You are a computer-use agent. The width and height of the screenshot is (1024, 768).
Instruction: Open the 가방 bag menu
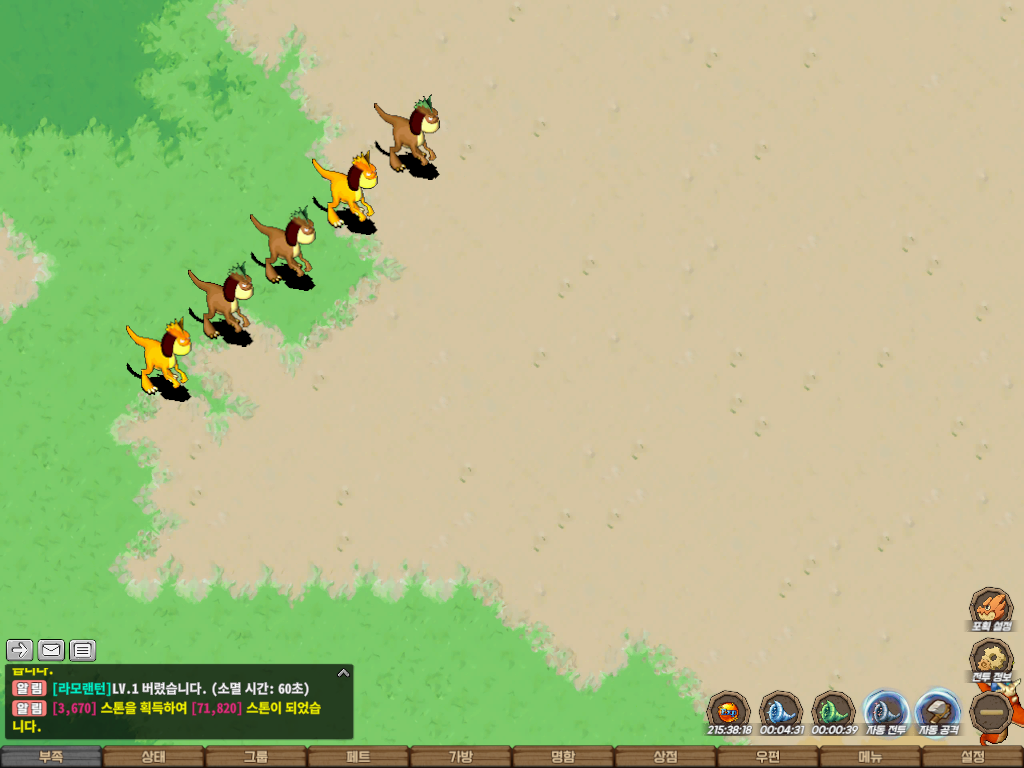(461, 757)
